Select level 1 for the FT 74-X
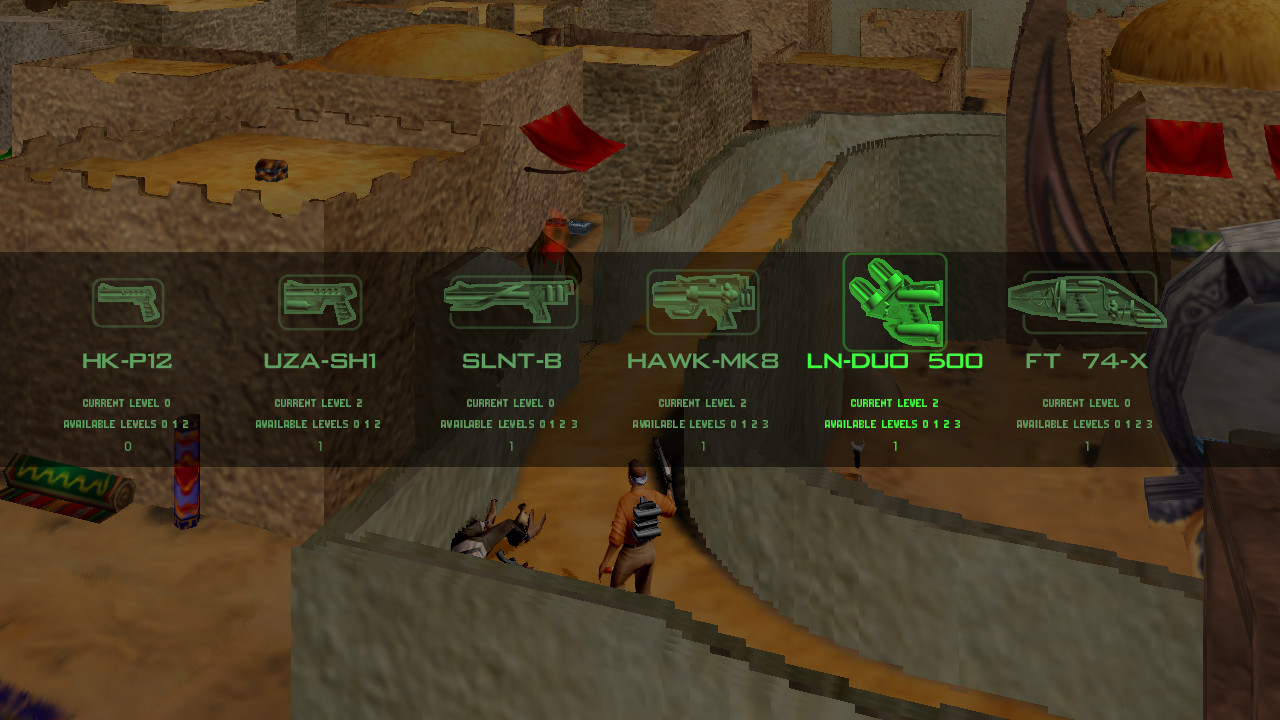This screenshot has width=1280, height=720. [1126, 423]
